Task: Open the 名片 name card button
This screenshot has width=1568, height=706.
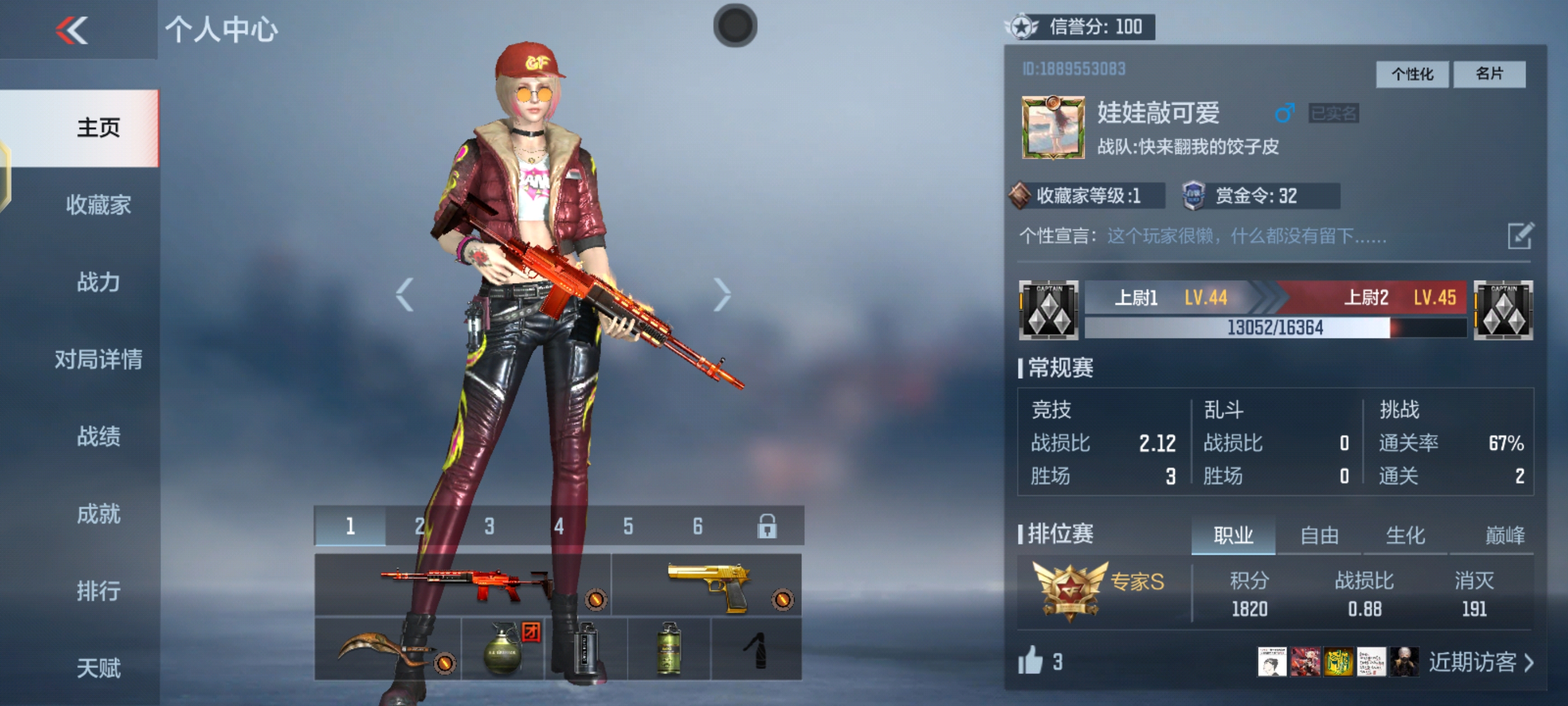Action: point(1489,75)
